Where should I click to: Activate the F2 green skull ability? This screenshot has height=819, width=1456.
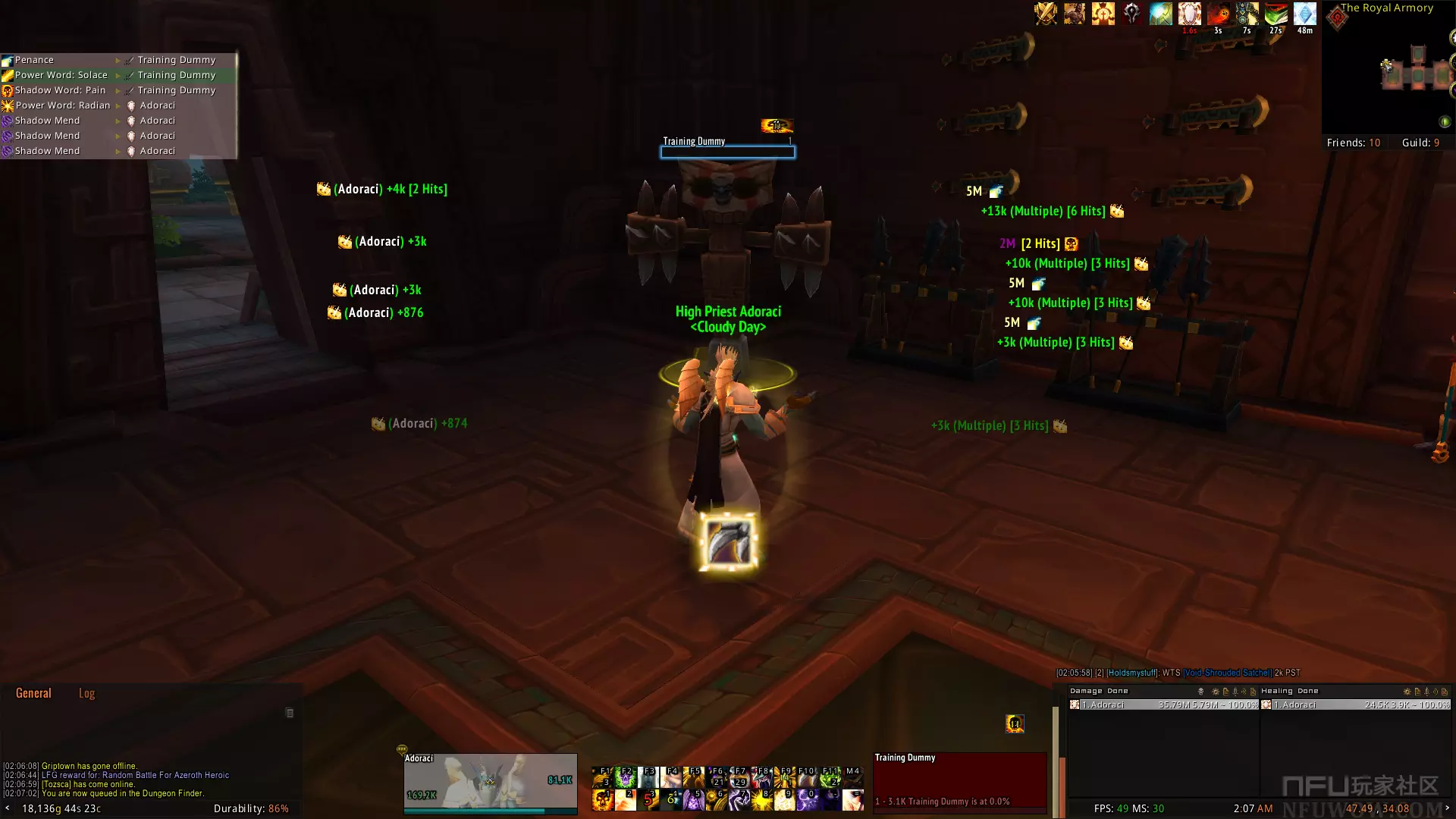[x=626, y=777]
